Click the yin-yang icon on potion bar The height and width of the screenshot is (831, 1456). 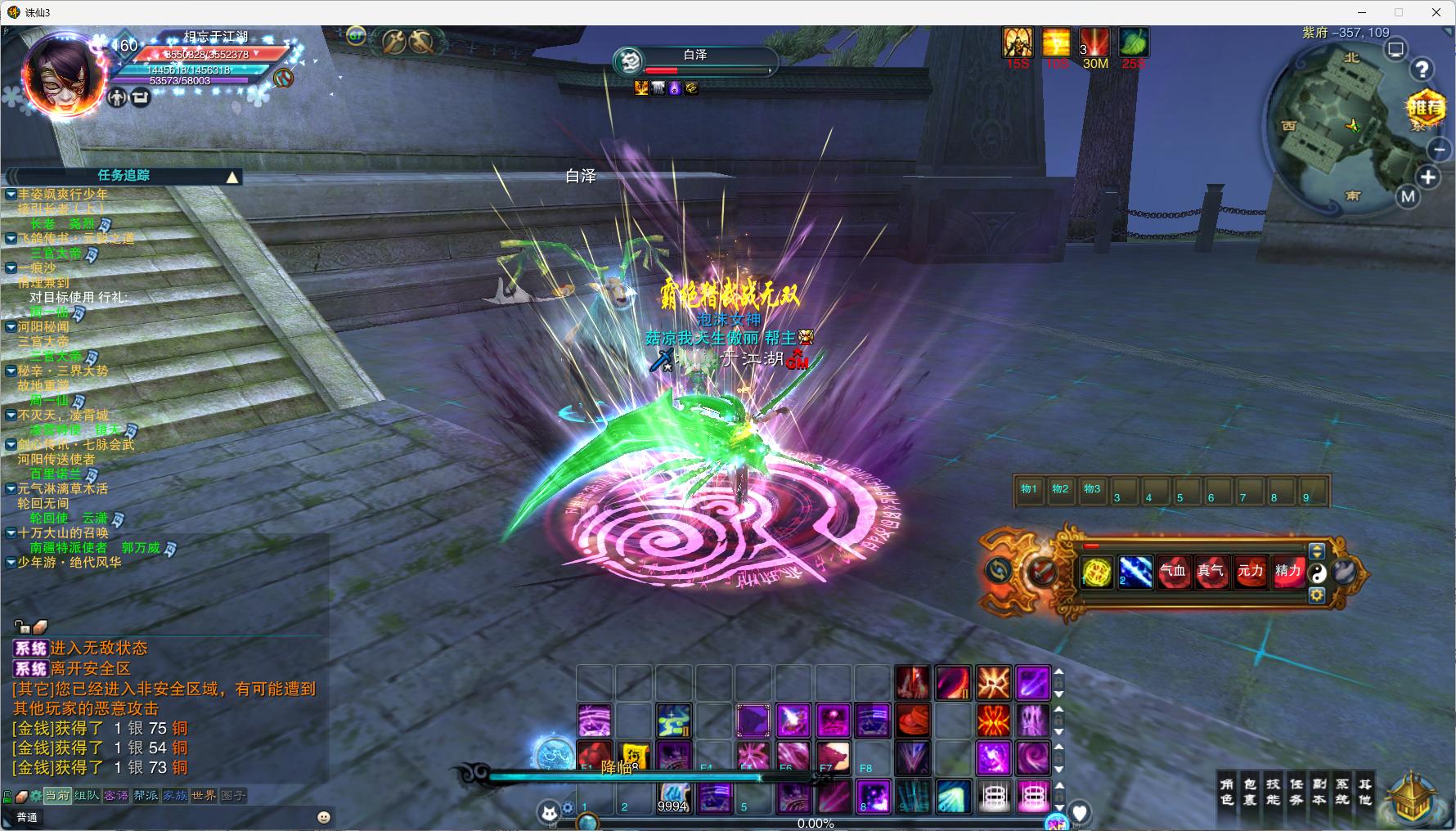(1317, 573)
